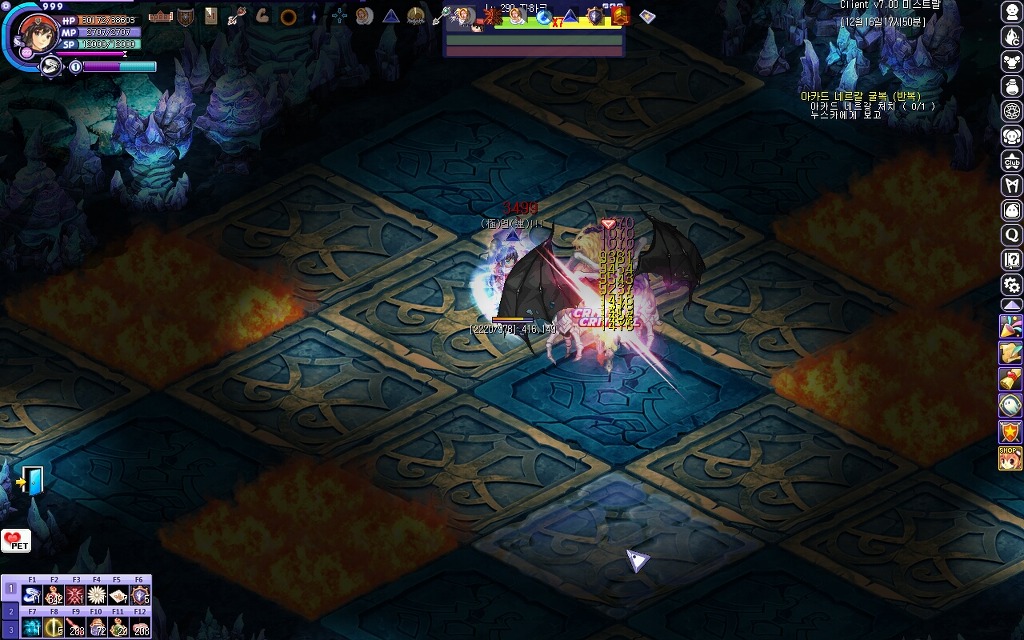Open the Club menu icon
The width and height of the screenshot is (1024, 640).
click(x=1011, y=160)
